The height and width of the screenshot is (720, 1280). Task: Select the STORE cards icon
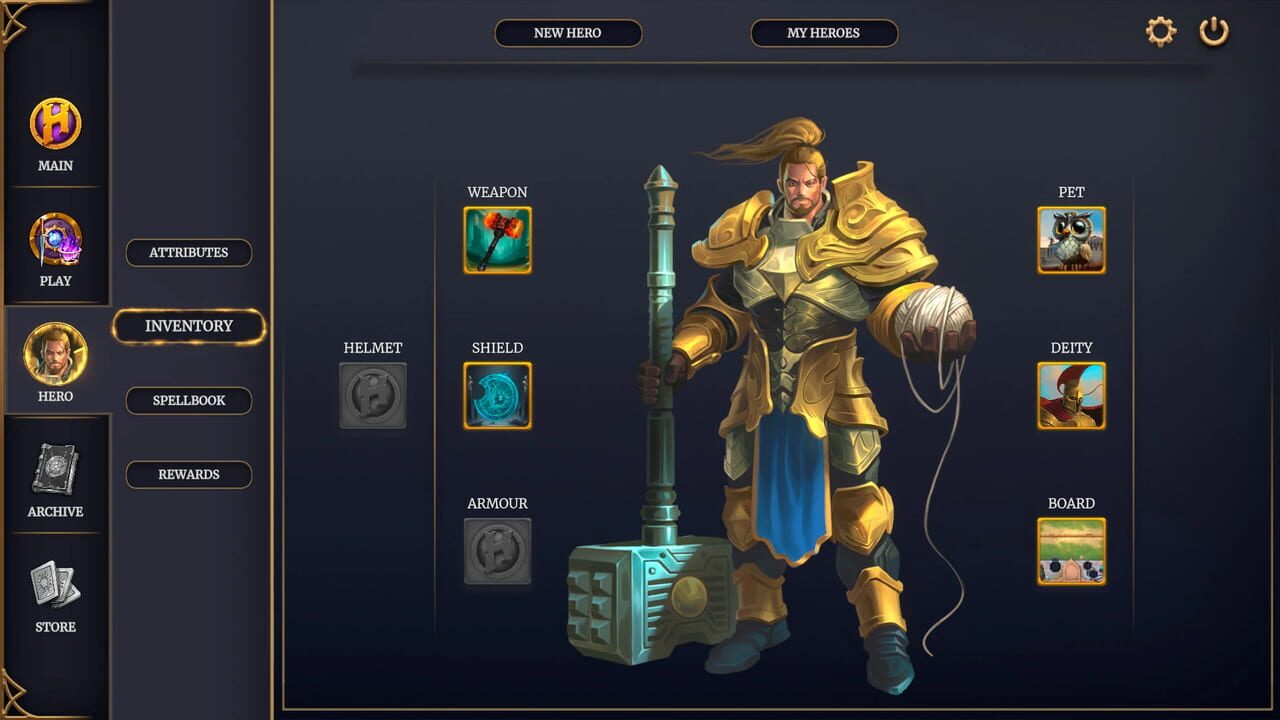click(x=55, y=584)
